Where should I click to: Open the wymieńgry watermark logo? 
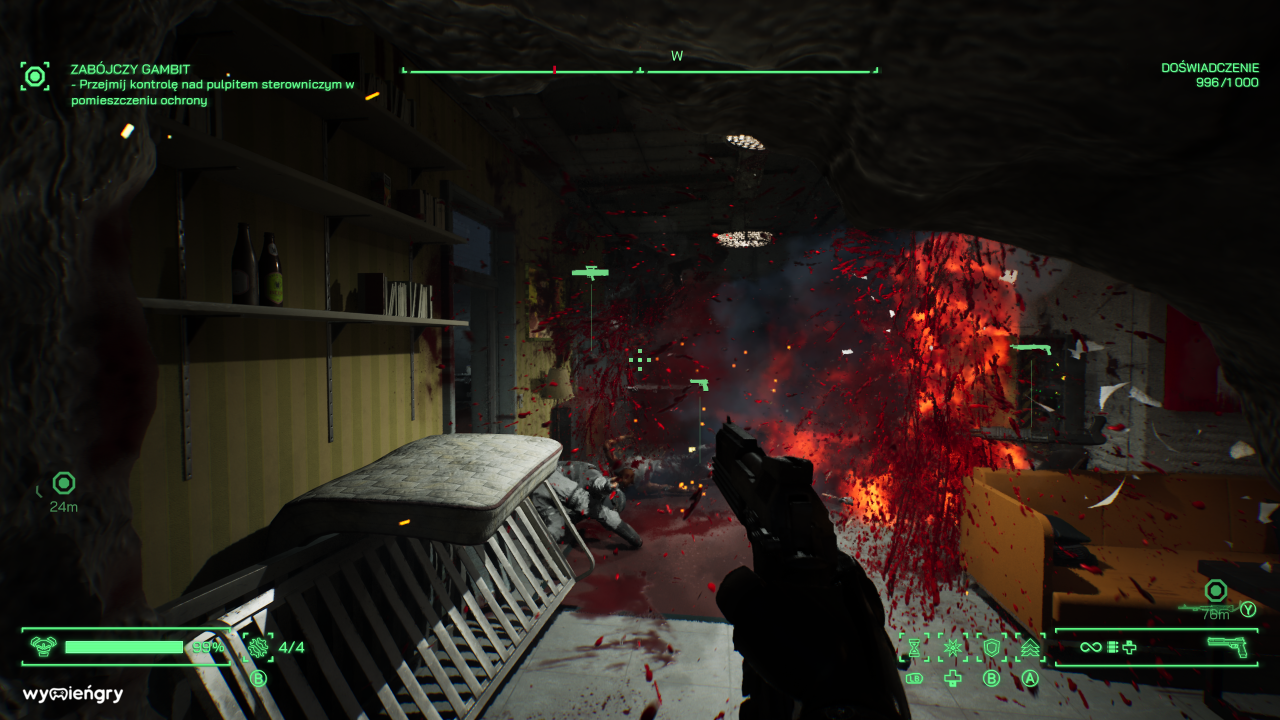click(x=73, y=694)
